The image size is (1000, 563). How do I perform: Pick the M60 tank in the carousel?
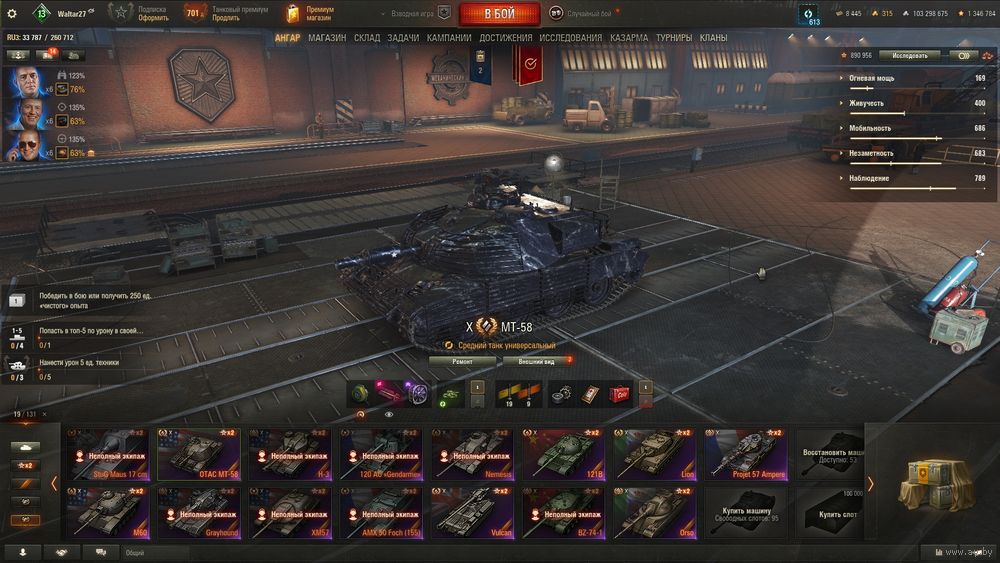[107, 513]
